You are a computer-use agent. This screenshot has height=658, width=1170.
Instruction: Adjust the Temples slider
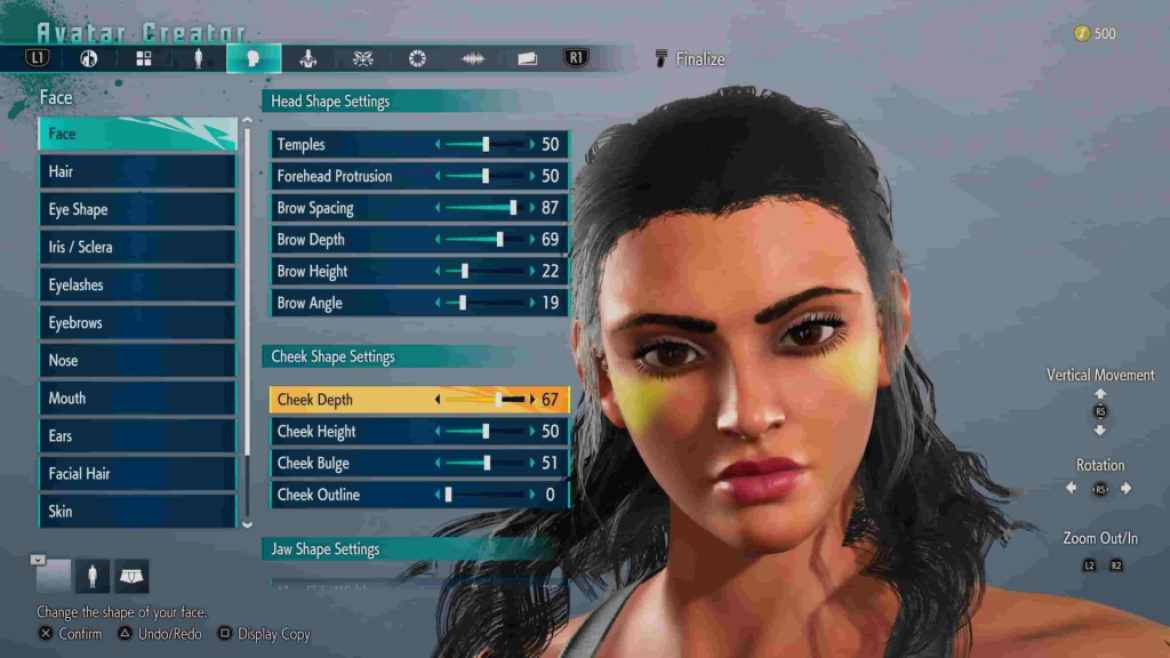(485, 145)
